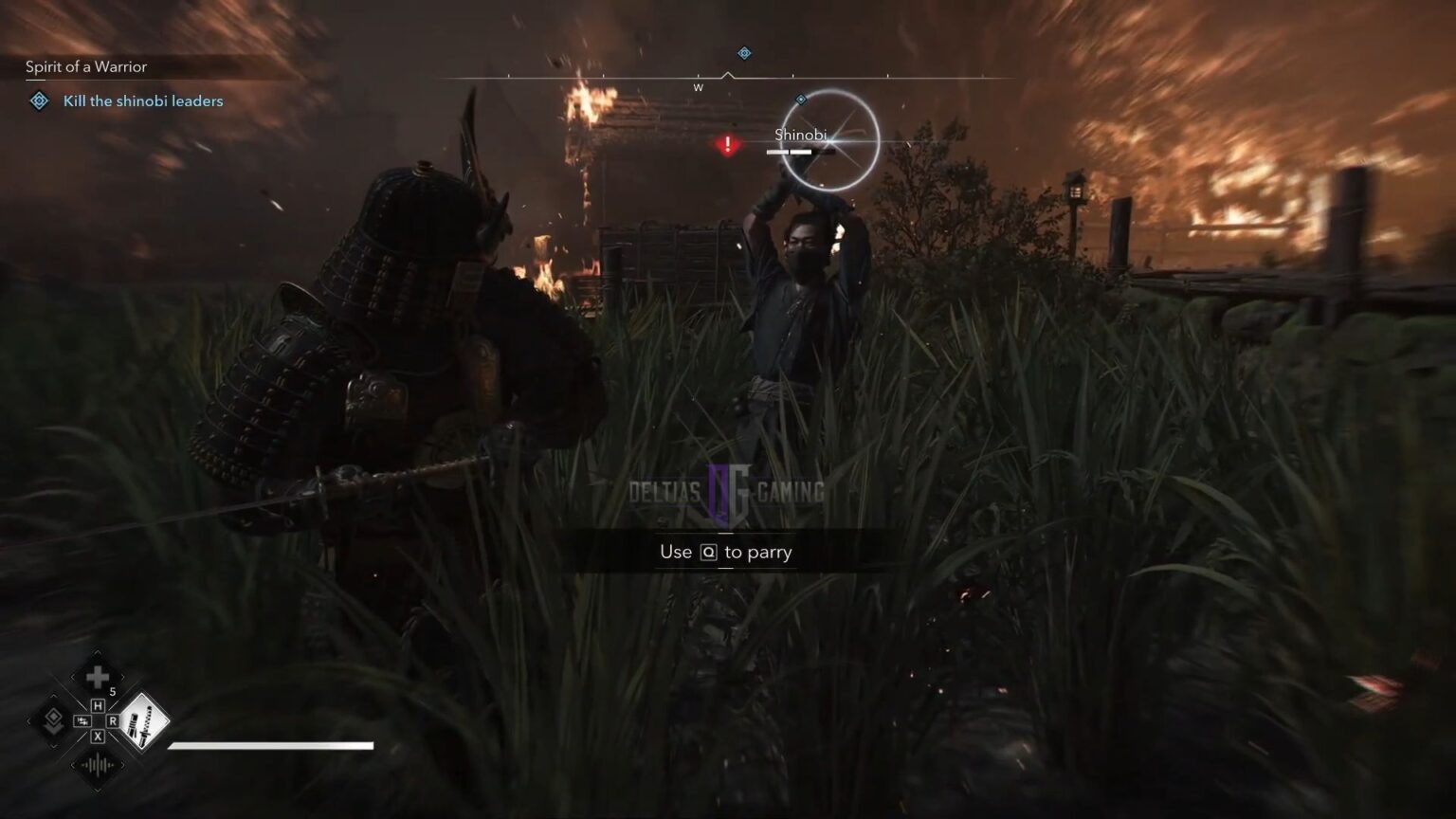Click the red alert exclamation marker above Shinobi
Screen dimensions: 1456x819
(x=726, y=144)
